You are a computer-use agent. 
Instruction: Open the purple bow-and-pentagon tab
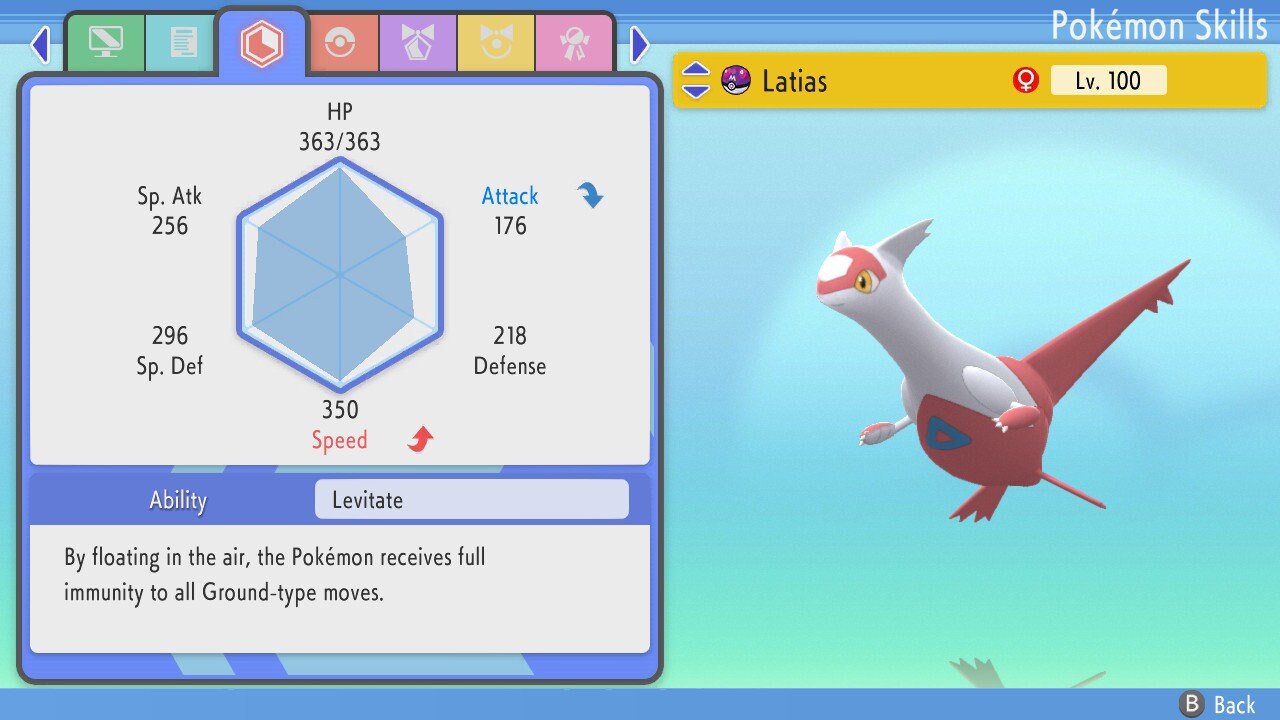pos(417,43)
